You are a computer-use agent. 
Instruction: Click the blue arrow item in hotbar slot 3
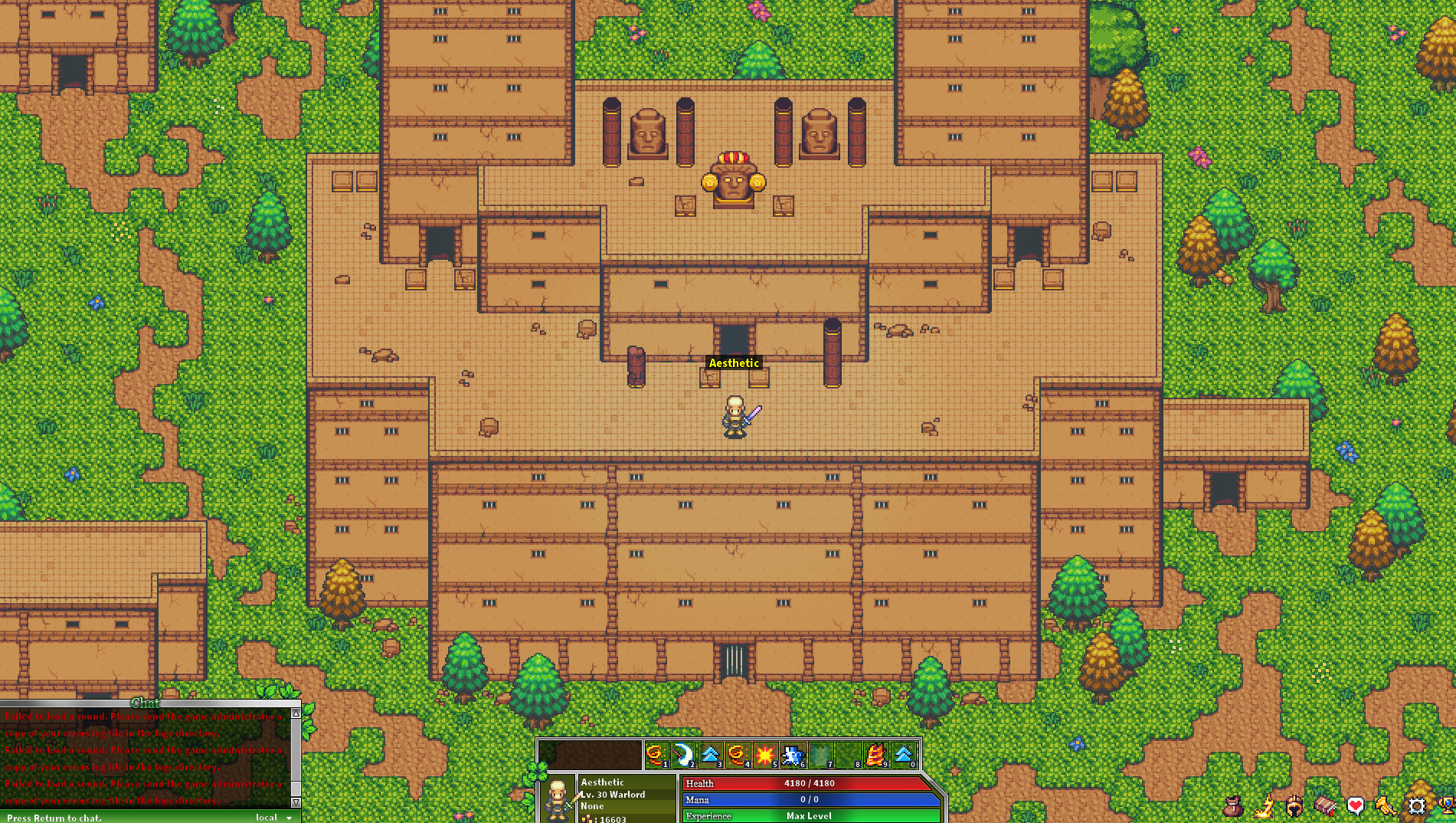coord(709,755)
